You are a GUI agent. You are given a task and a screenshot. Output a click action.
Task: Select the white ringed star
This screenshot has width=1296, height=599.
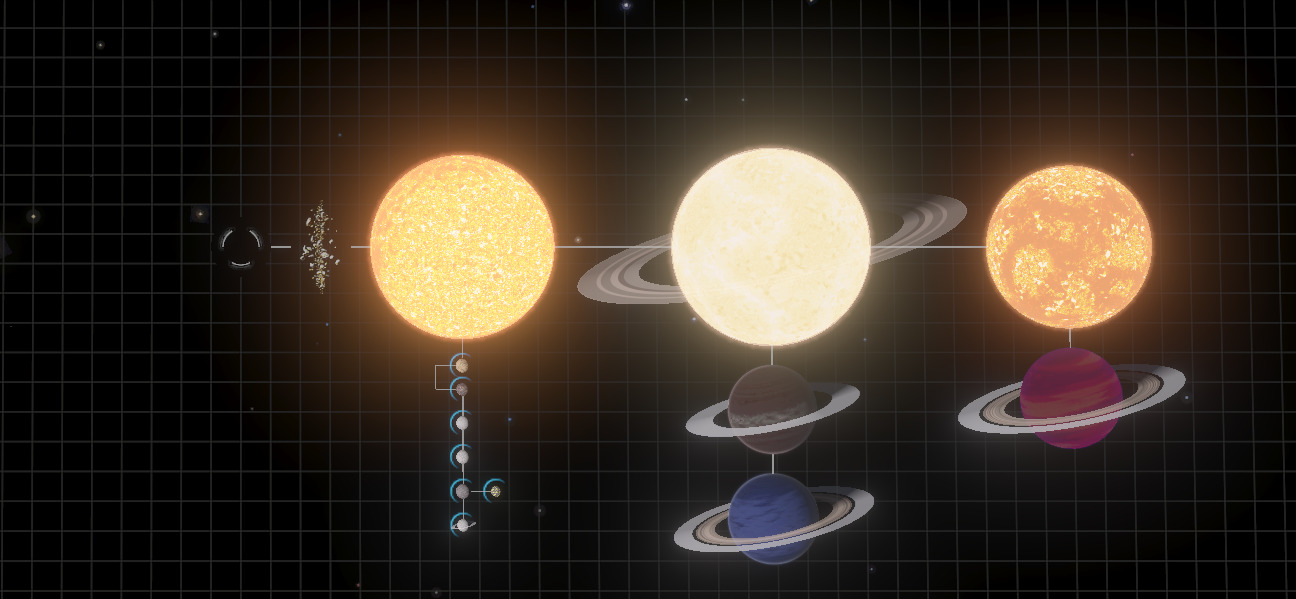click(x=770, y=246)
